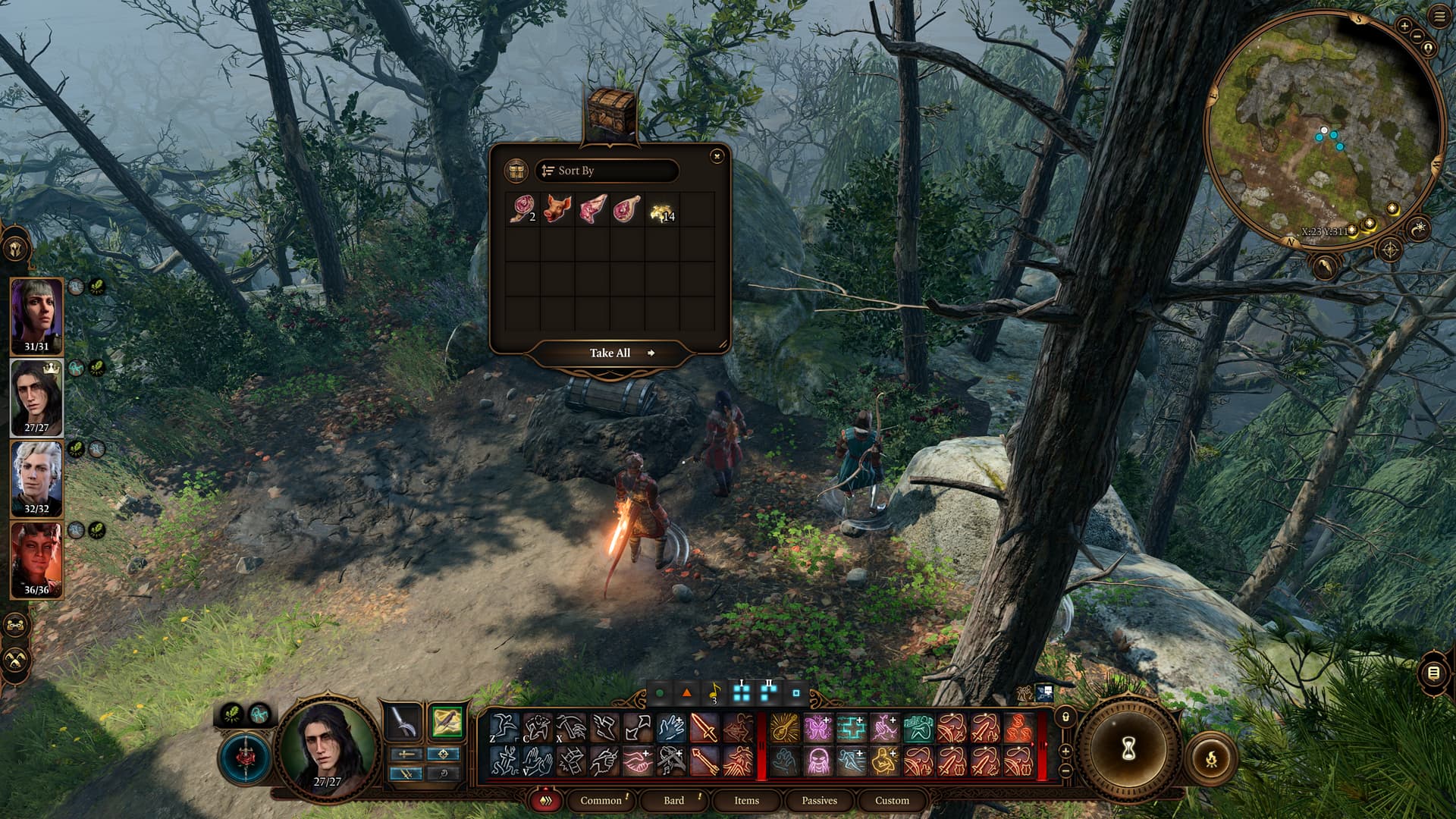Select the red tiefling companion portrait
The width and height of the screenshot is (1456, 819).
click(36, 557)
